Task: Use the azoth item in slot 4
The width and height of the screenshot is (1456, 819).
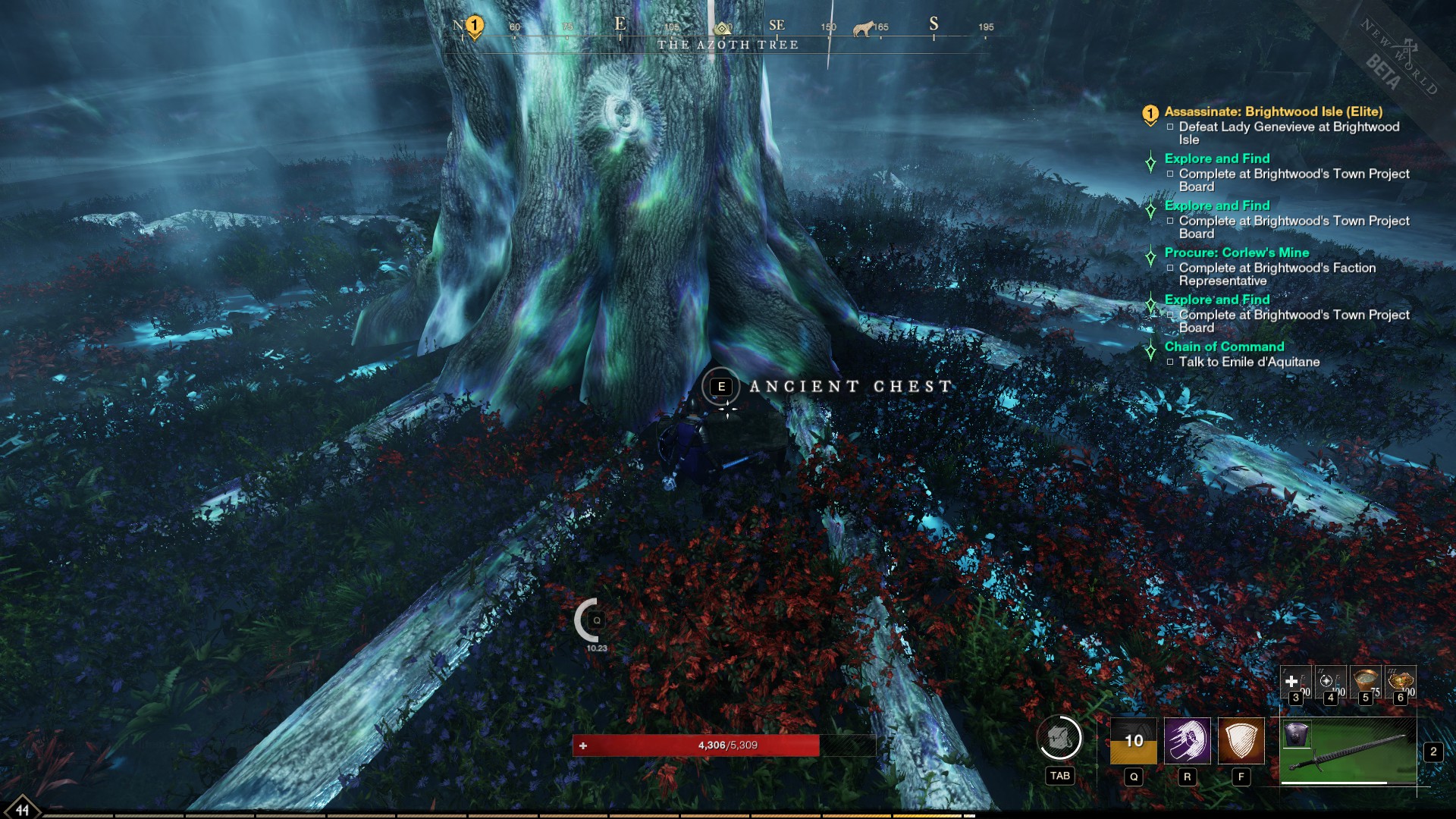Action: (x=1329, y=682)
